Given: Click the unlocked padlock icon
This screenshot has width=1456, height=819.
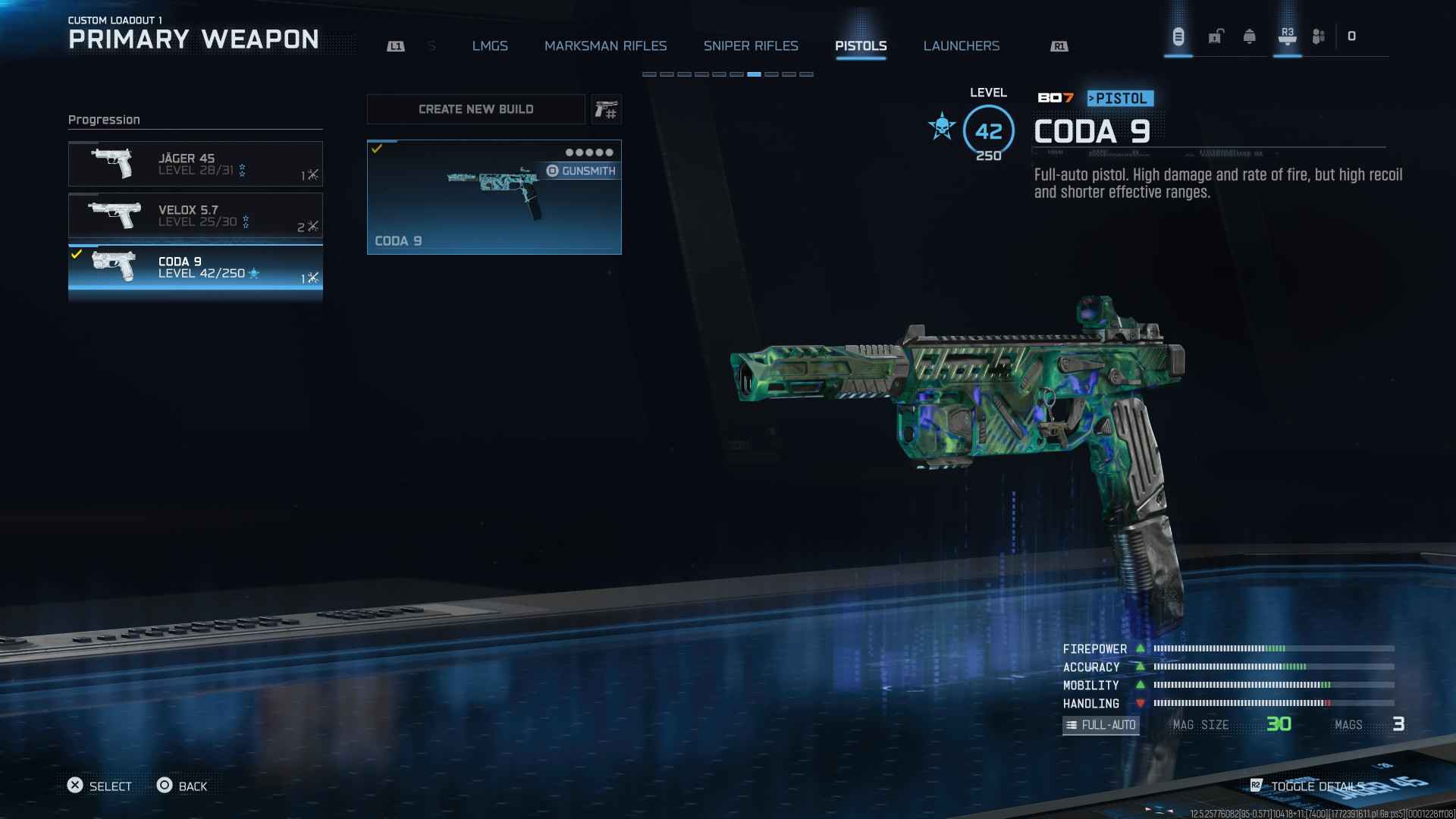Looking at the screenshot, I should coord(1216,36).
